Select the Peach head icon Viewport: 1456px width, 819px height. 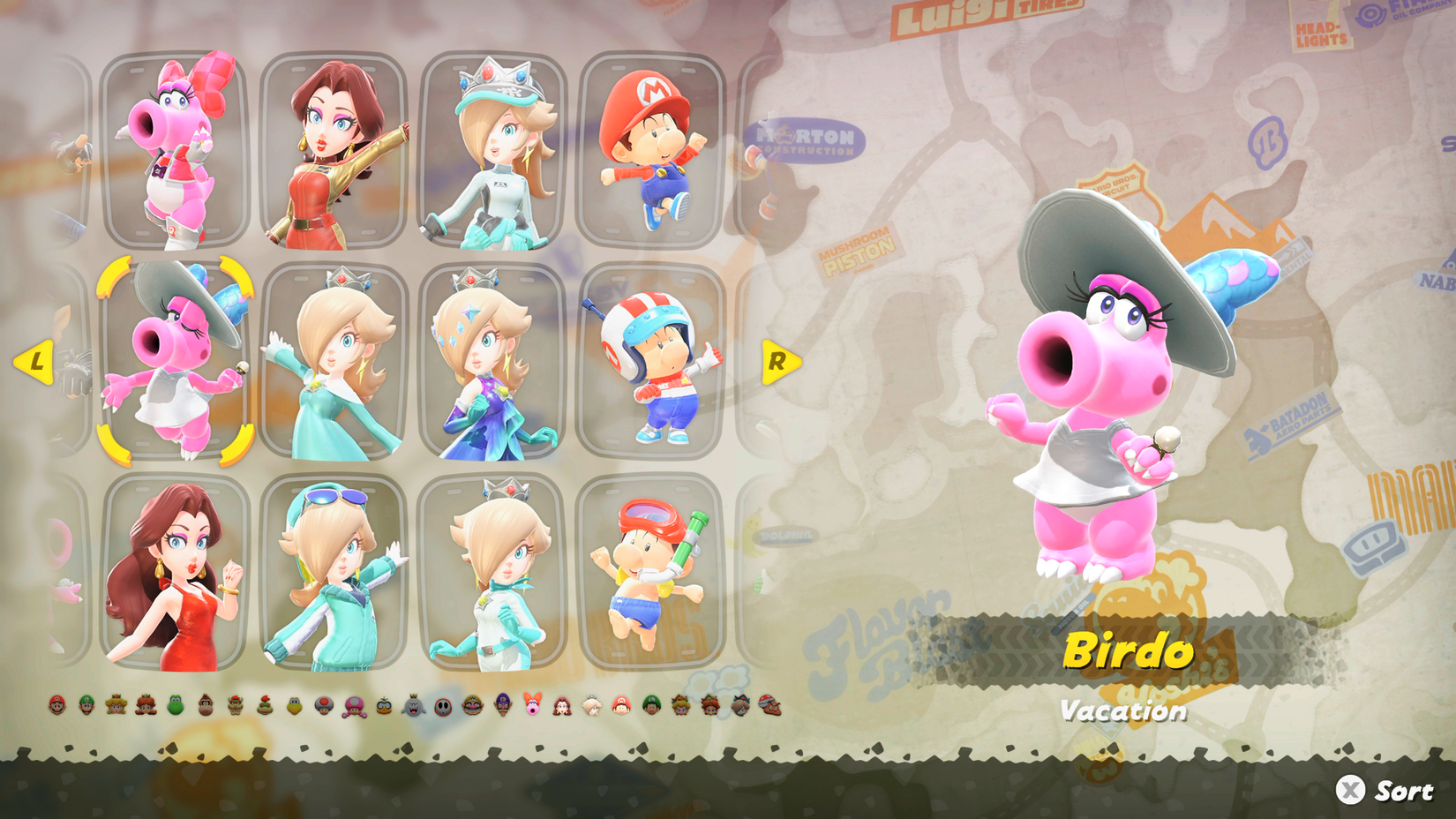[x=115, y=705]
